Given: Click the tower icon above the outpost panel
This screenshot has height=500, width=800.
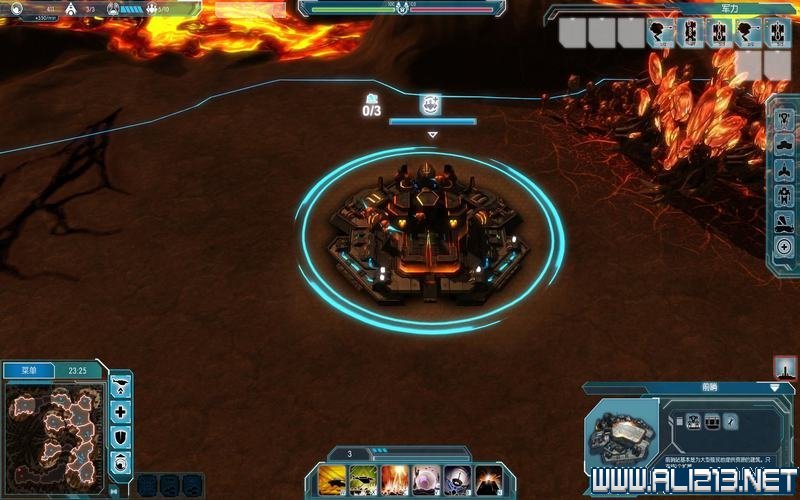Looking at the screenshot, I should (785, 367).
